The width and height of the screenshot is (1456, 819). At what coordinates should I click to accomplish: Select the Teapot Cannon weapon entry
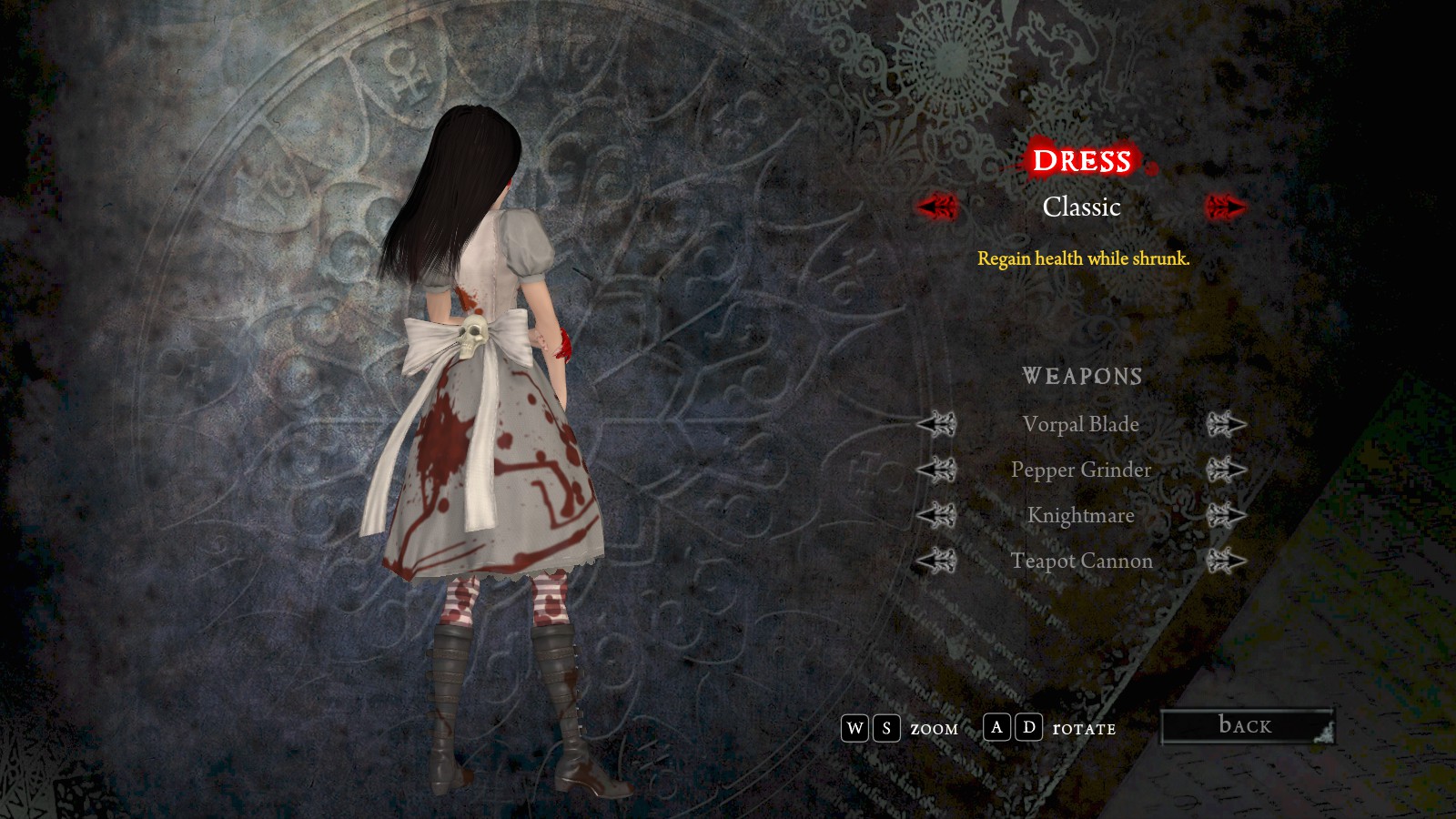click(x=1081, y=561)
